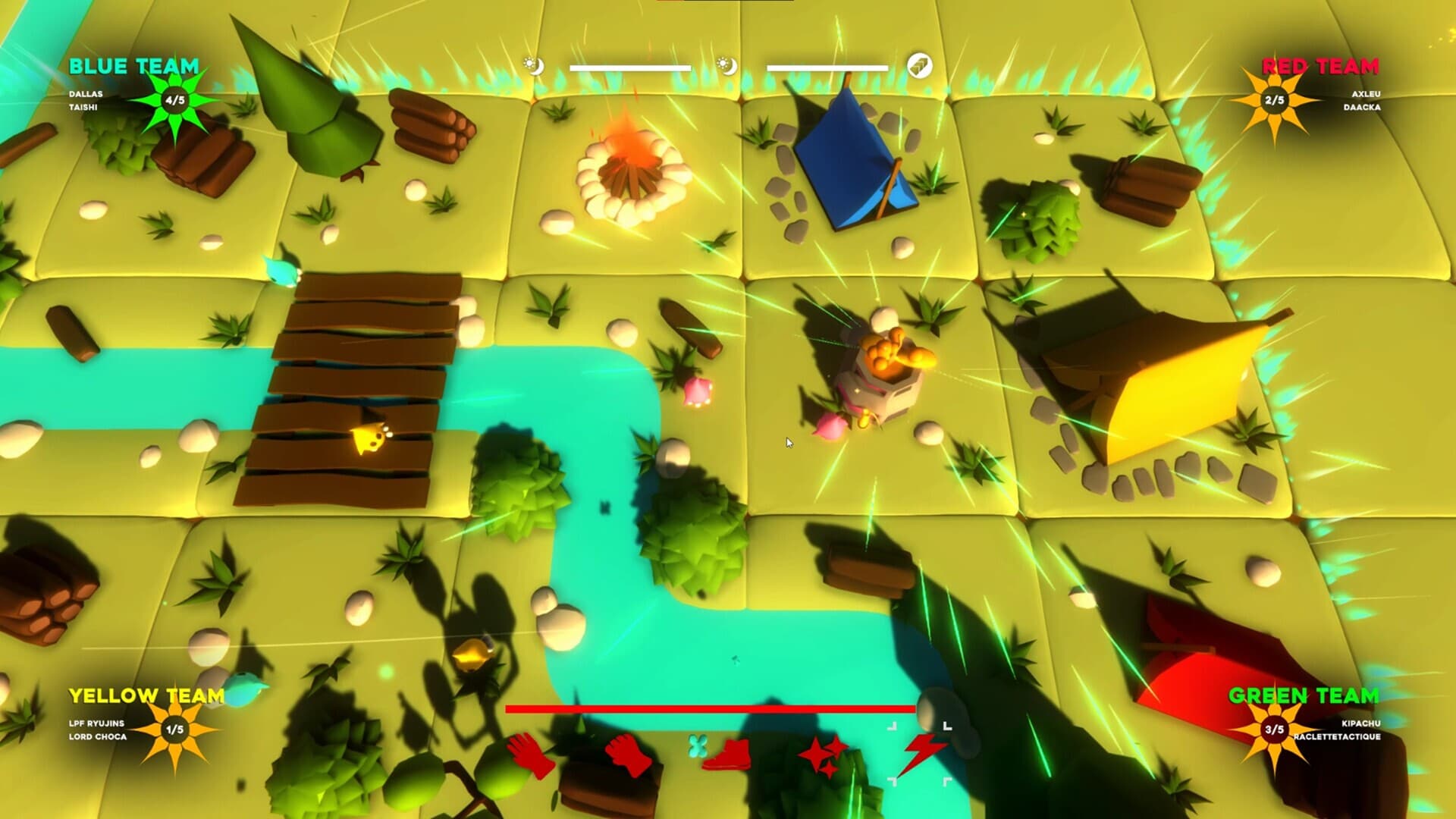Select the day/night cycle icon beside the left timer
The width and height of the screenshot is (1456, 819).
tap(535, 66)
